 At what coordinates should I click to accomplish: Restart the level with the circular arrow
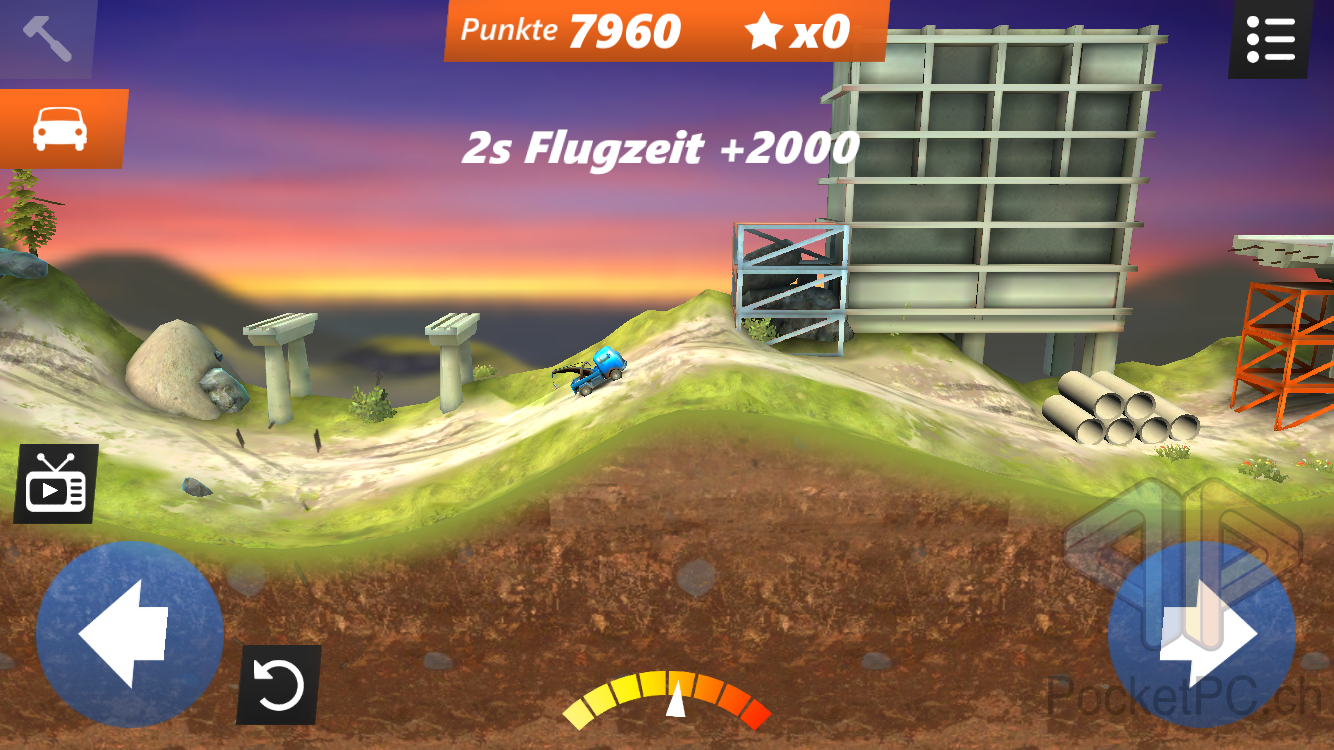[278, 685]
